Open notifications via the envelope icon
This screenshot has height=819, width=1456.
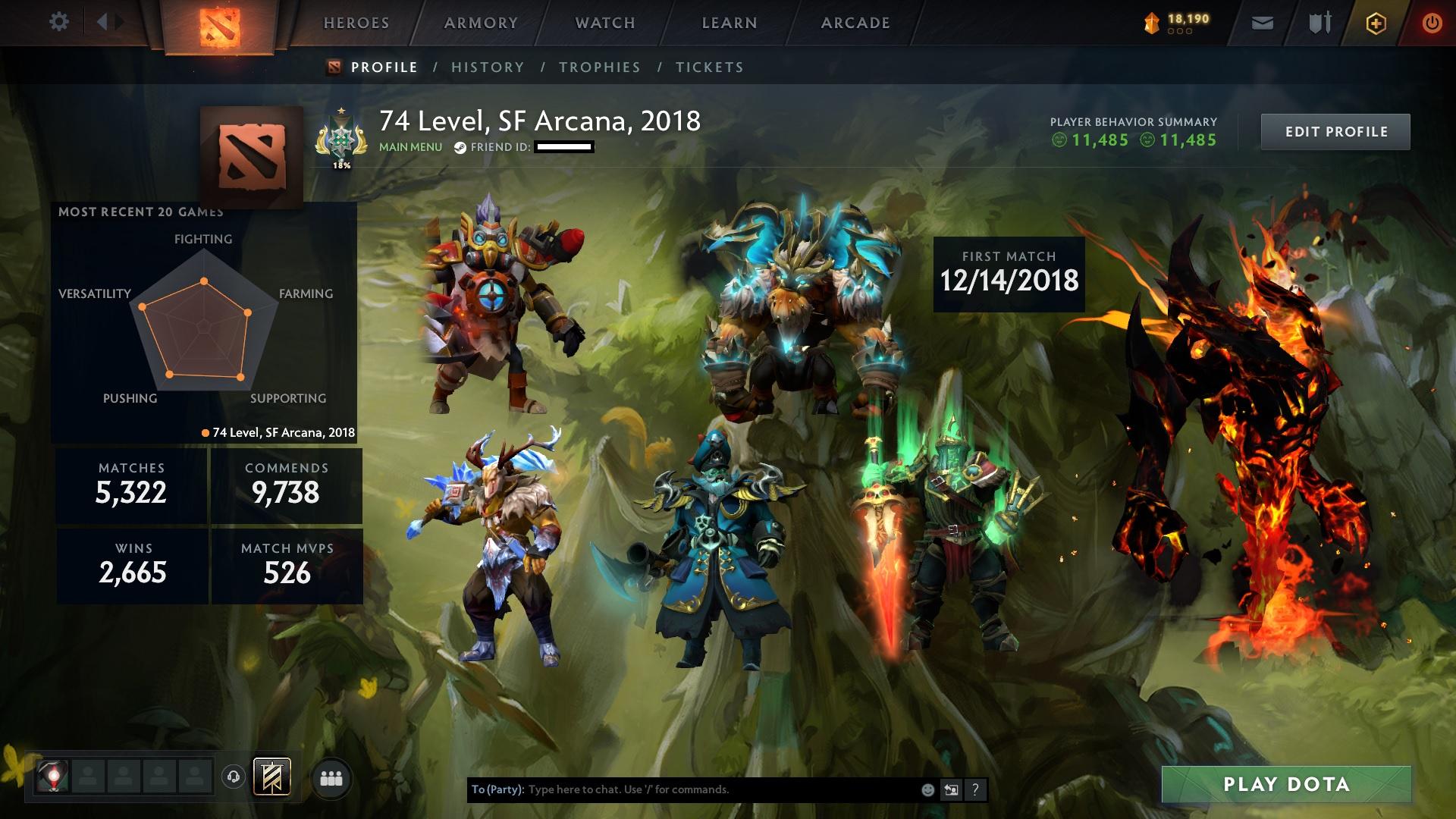1260,23
